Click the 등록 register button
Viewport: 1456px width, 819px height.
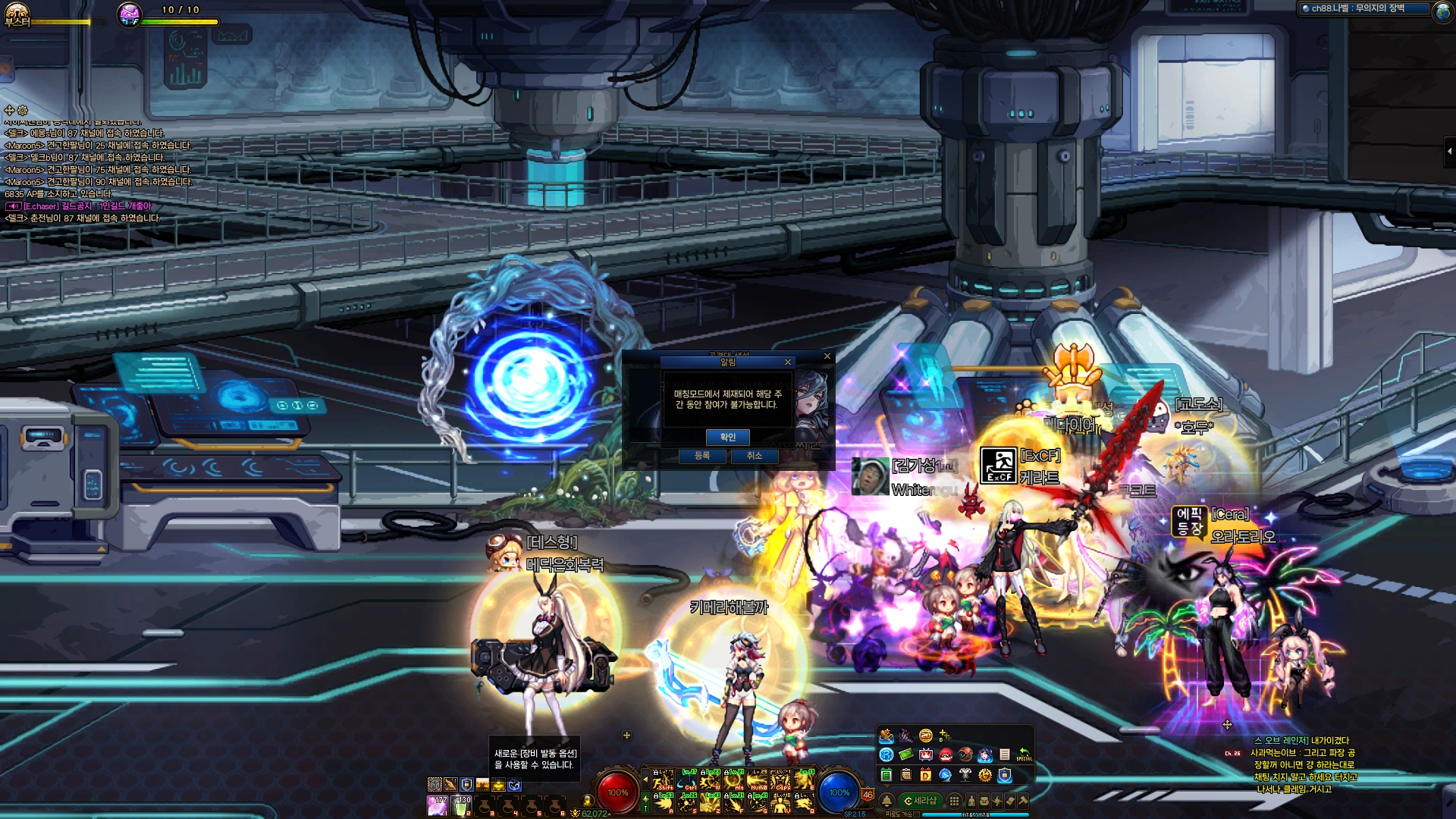click(703, 456)
